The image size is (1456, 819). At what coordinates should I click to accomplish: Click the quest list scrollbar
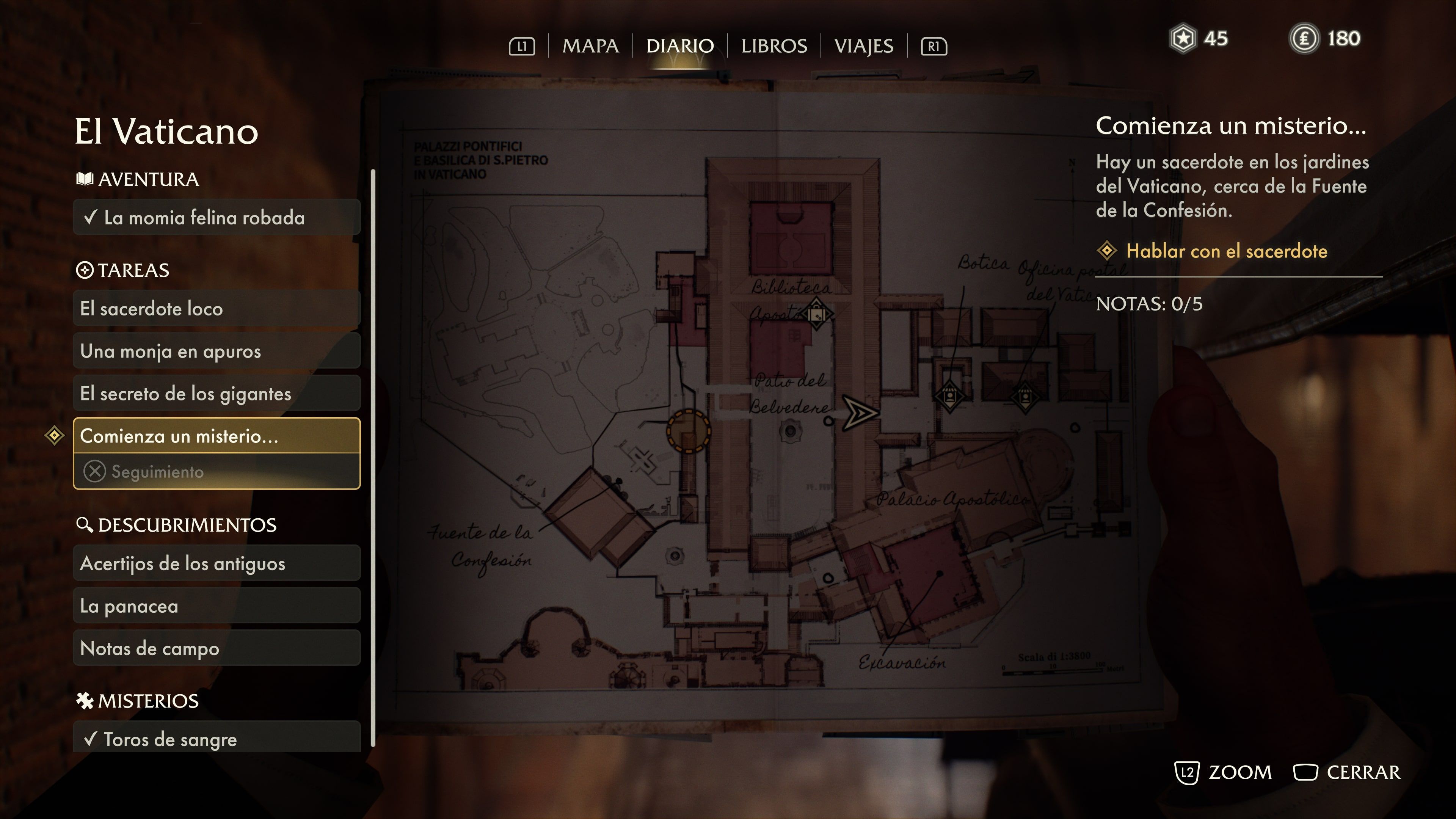click(372, 458)
